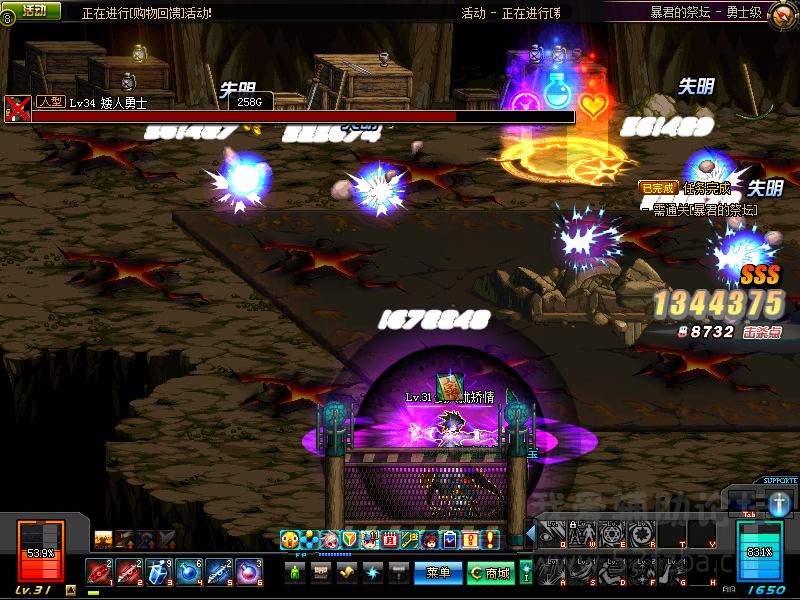Use the red item in quick slot 1
This screenshot has width=800, height=600.
pyautogui.click(x=100, y=572)
